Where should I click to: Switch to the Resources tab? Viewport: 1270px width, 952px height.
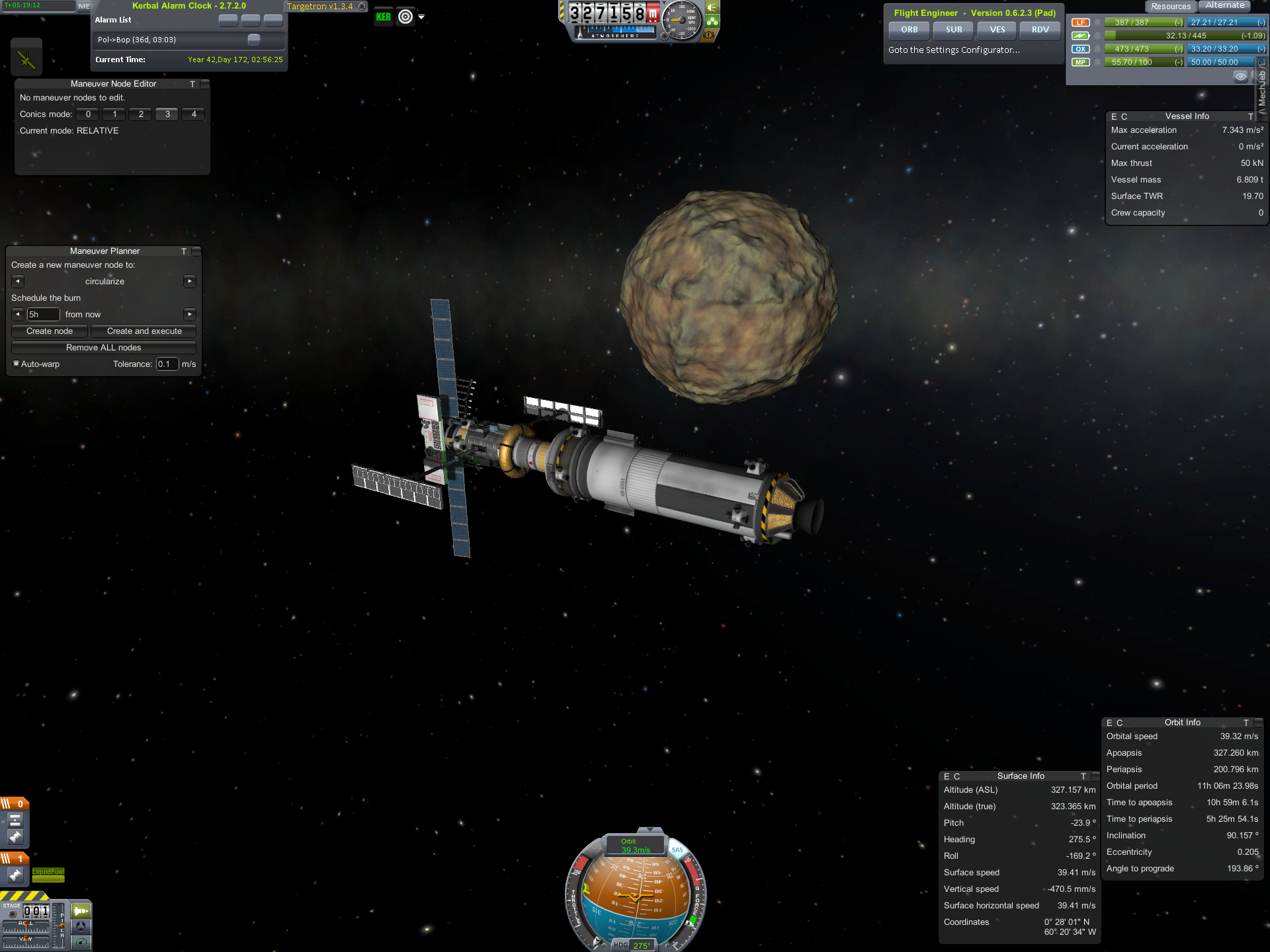click(x=1170, y=7)
